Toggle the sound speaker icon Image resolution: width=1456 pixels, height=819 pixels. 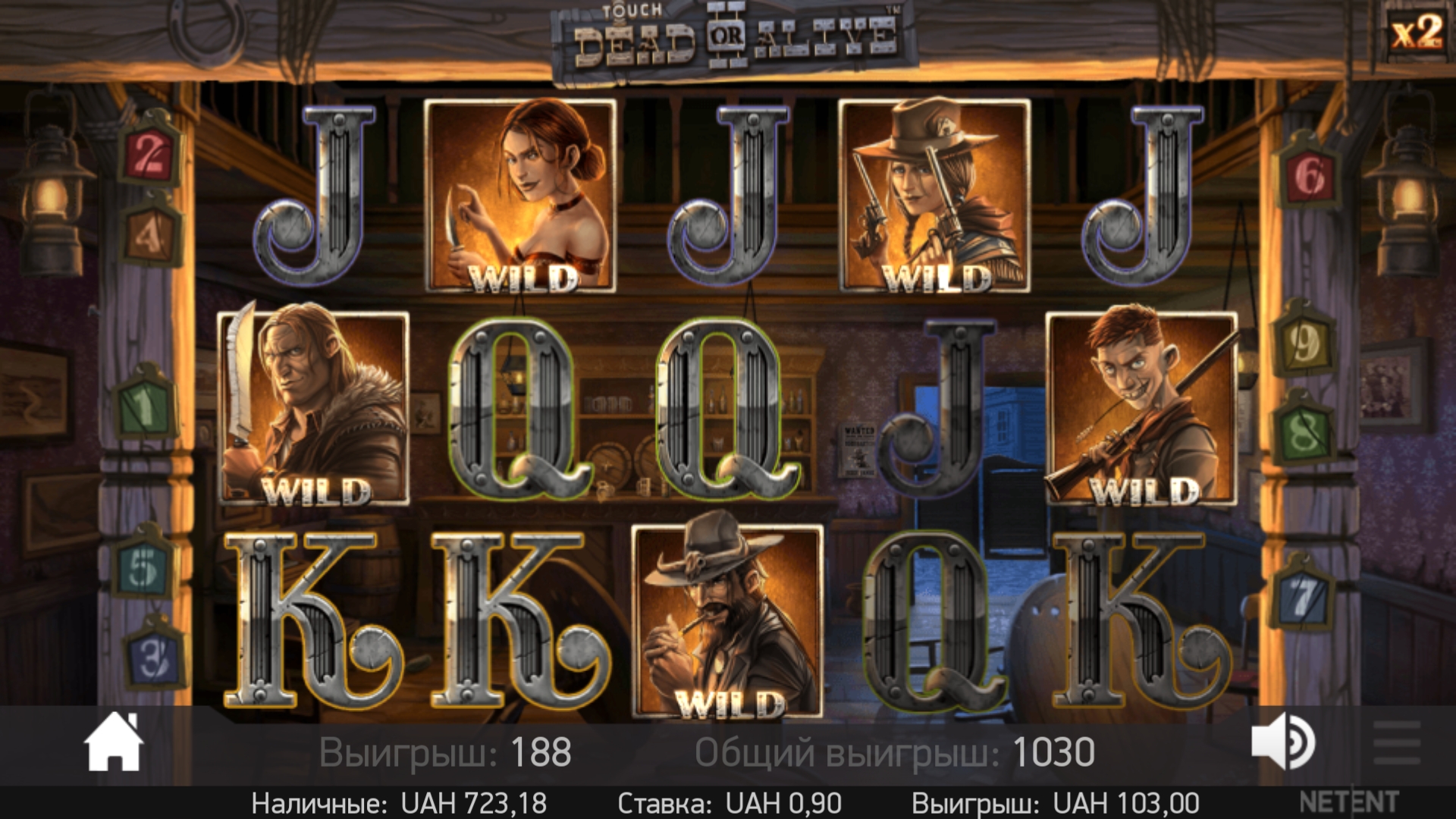click(x=1283, y=743)
